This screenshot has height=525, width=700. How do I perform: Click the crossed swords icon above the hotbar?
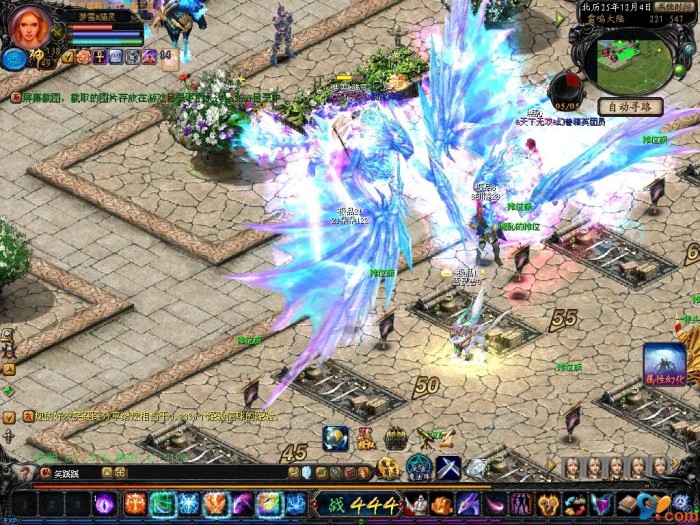click(x=448, y=467)
